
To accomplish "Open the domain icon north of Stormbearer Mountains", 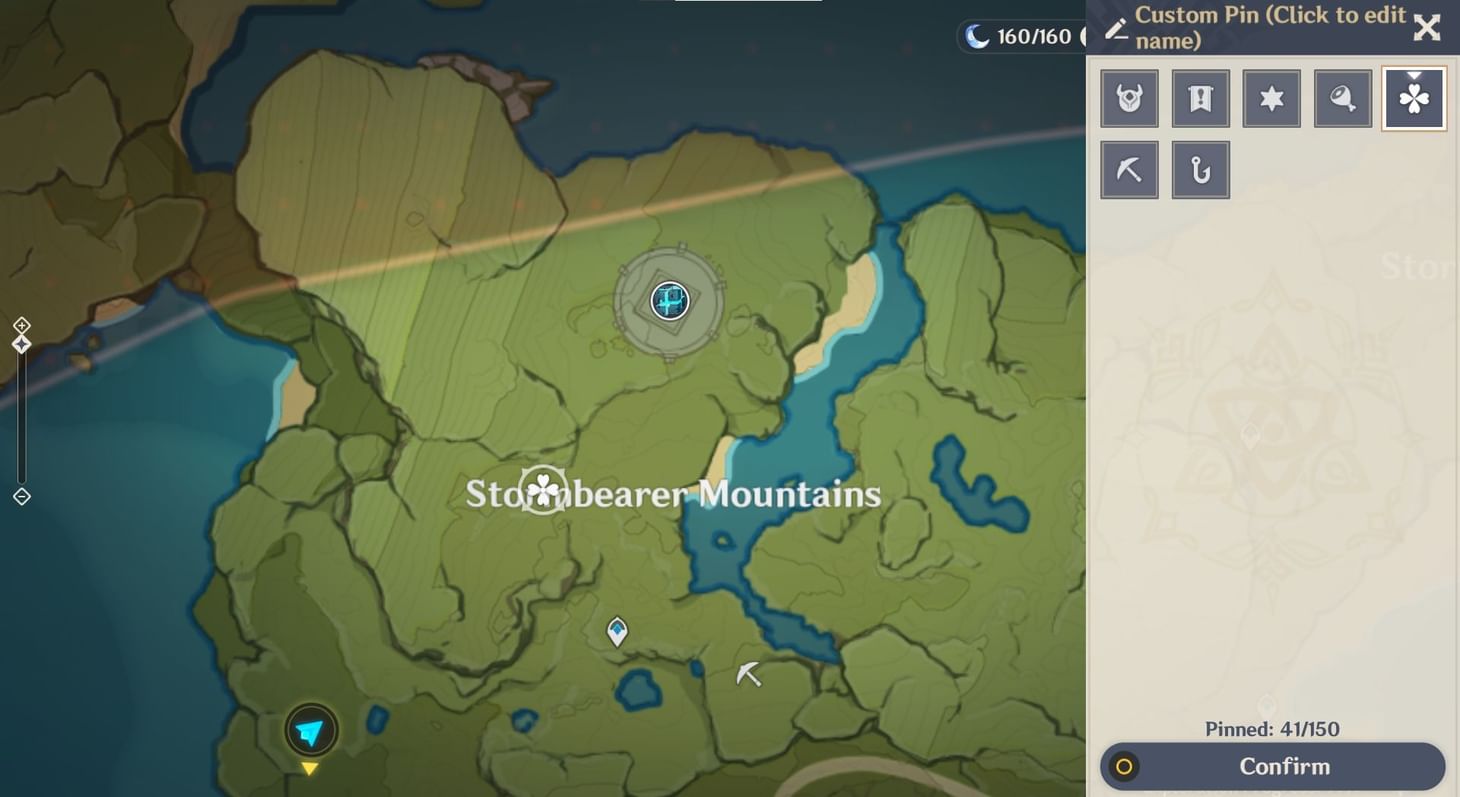I will pos(669,300).
